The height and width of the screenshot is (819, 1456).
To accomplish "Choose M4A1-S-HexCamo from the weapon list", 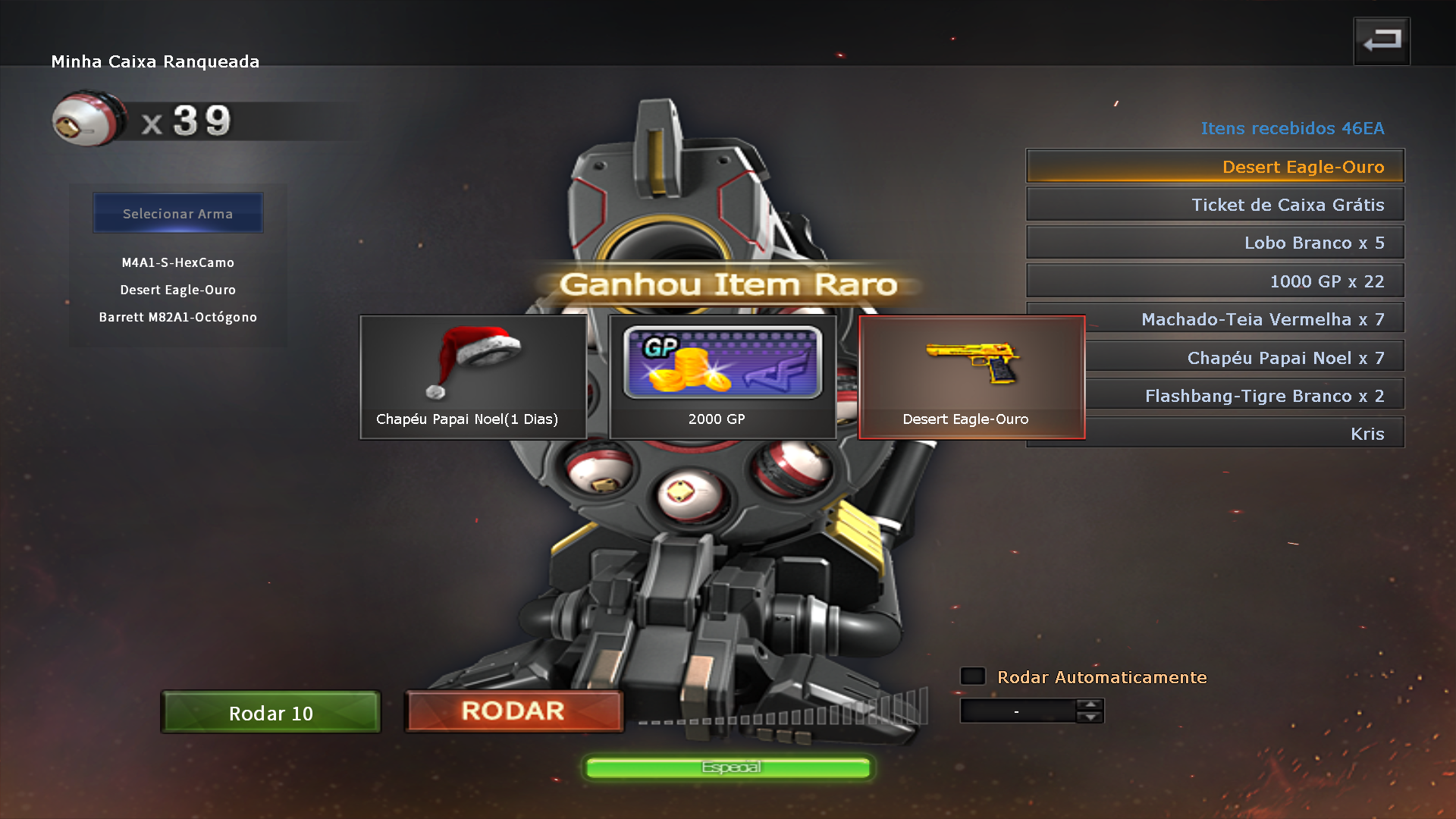I will [x=178, y=262].
